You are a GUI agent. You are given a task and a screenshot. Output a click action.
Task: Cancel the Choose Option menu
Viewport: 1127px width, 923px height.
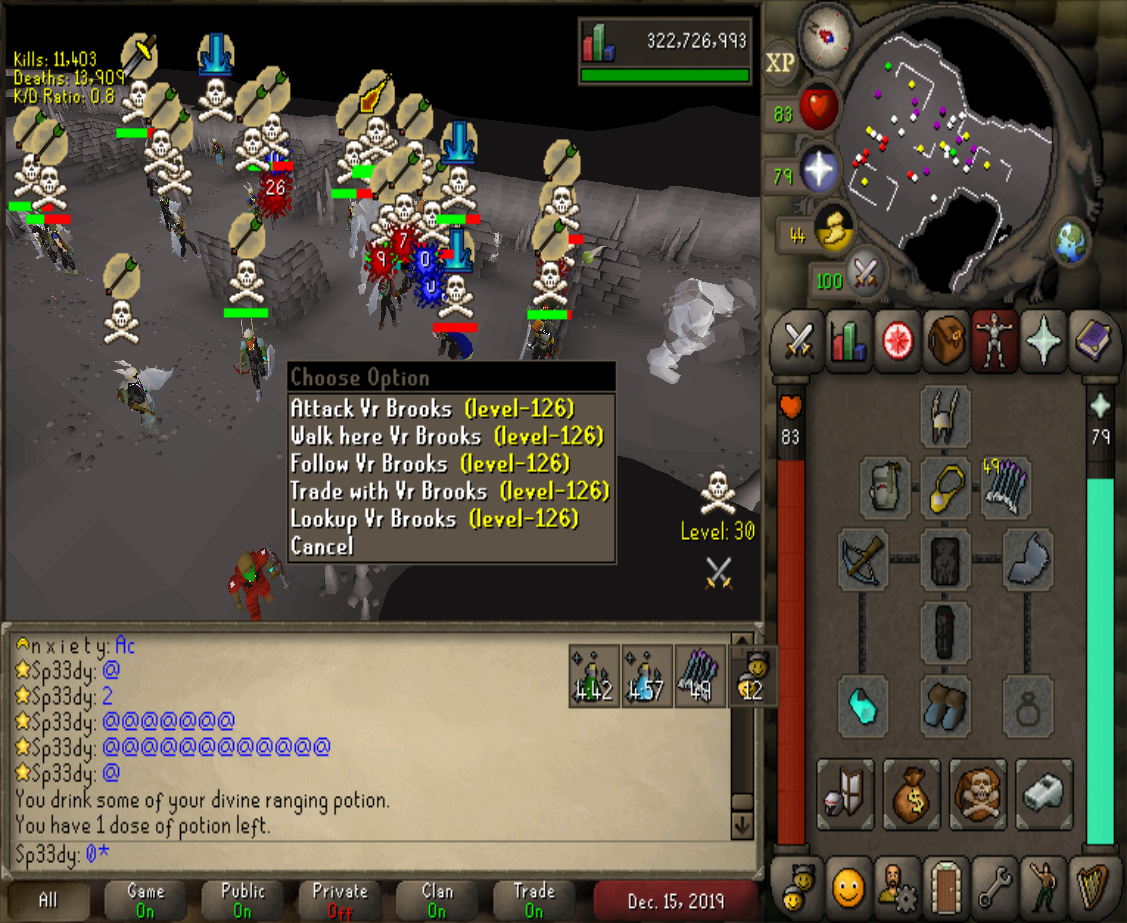click(x=322, y=546)
